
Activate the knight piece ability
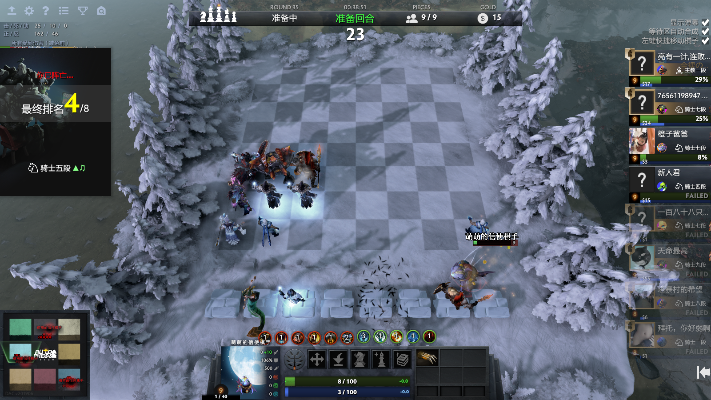pos(359,359)
